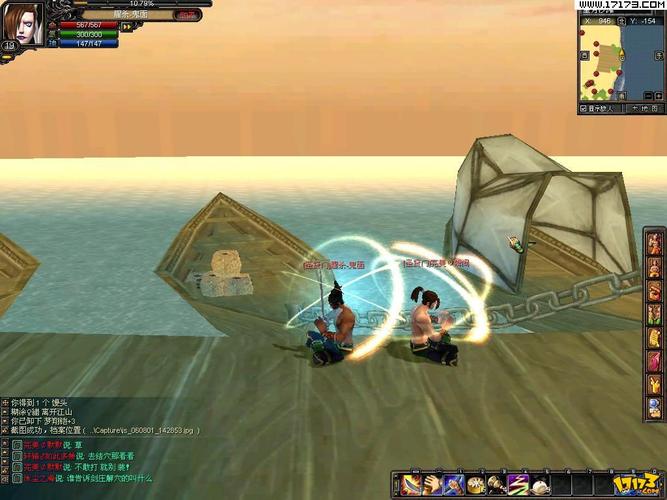
Task: Activate the purple-green zigzag skill
Action: [x=519, y=484]
